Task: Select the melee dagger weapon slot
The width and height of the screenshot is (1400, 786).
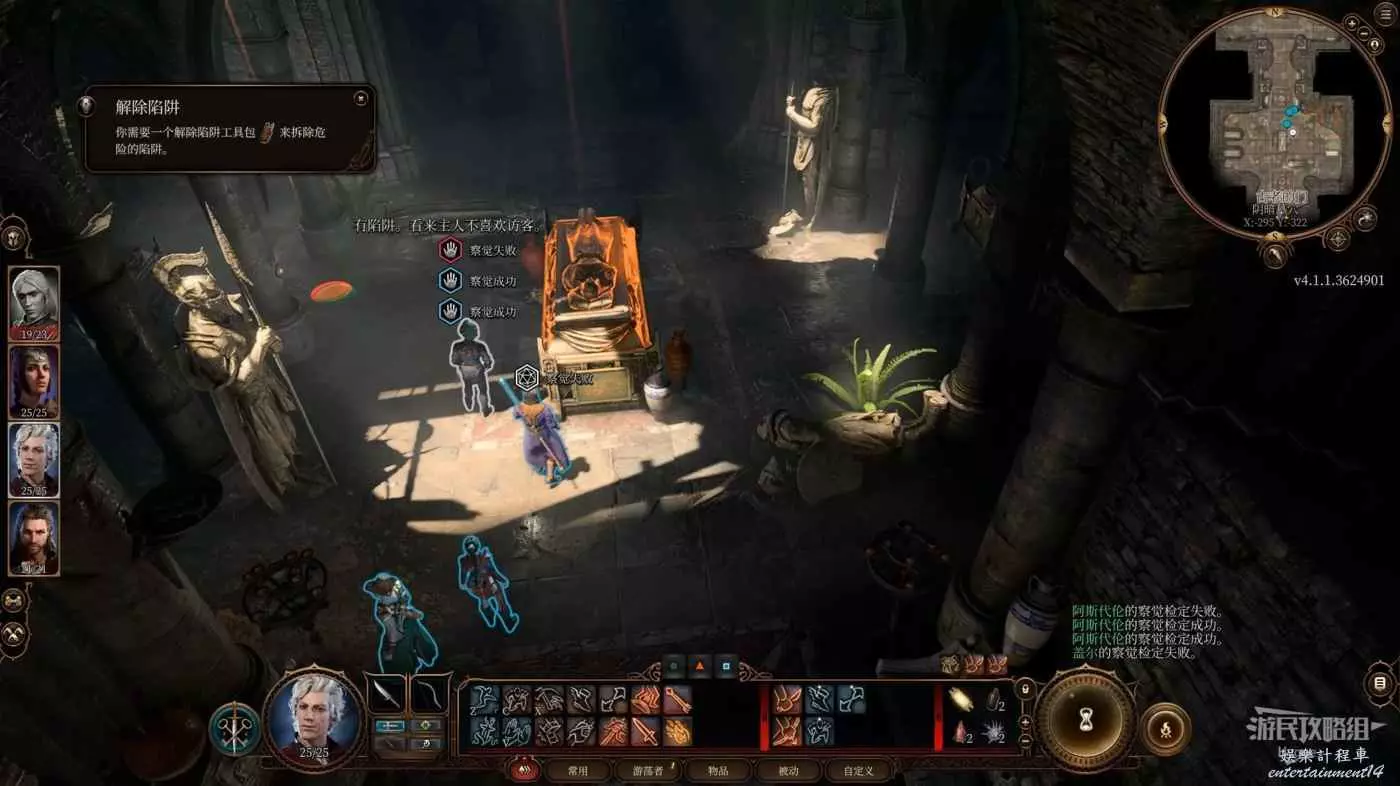Action: coord(387,693)
